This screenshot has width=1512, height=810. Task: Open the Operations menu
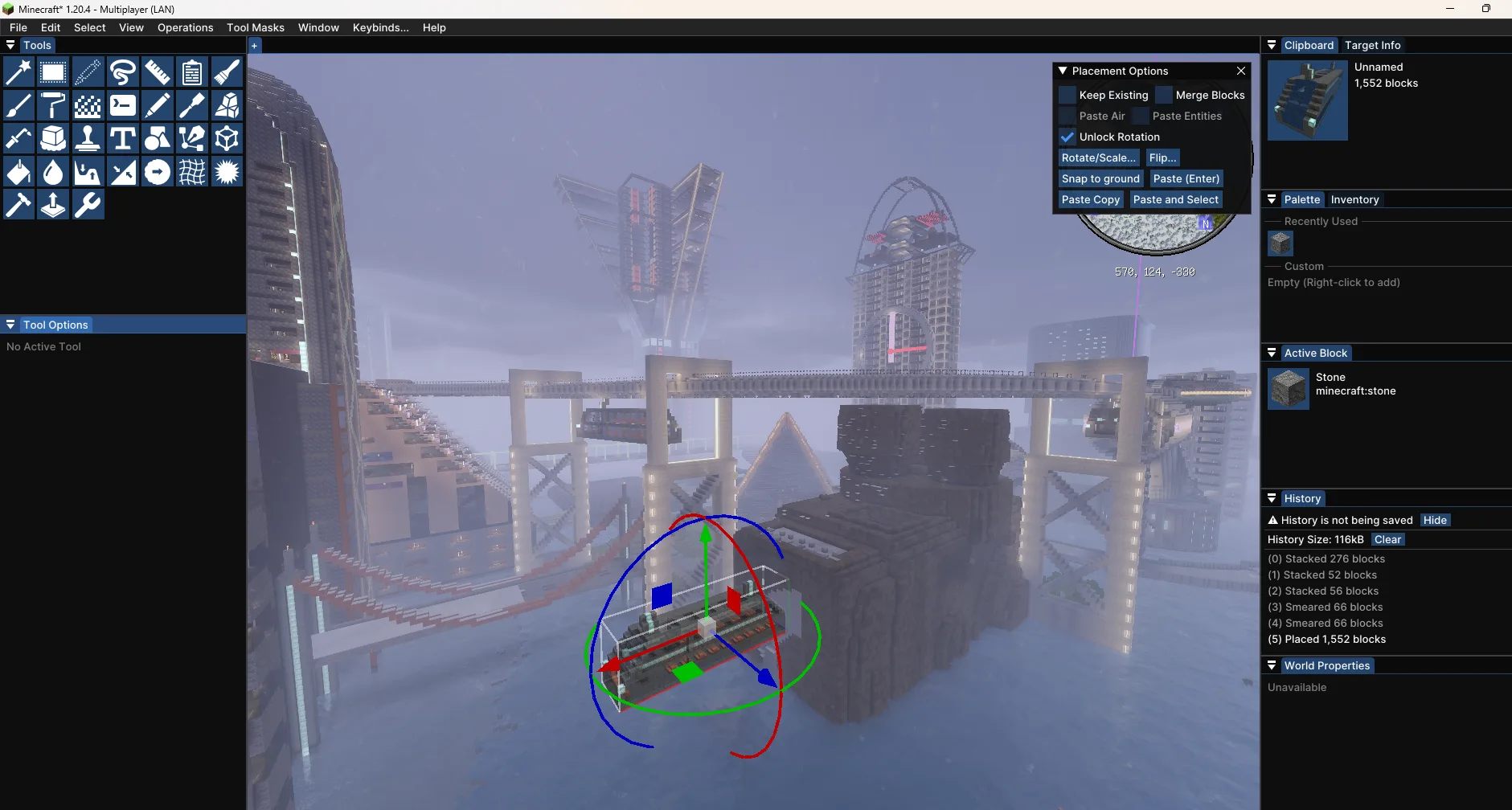coord(185,27)
